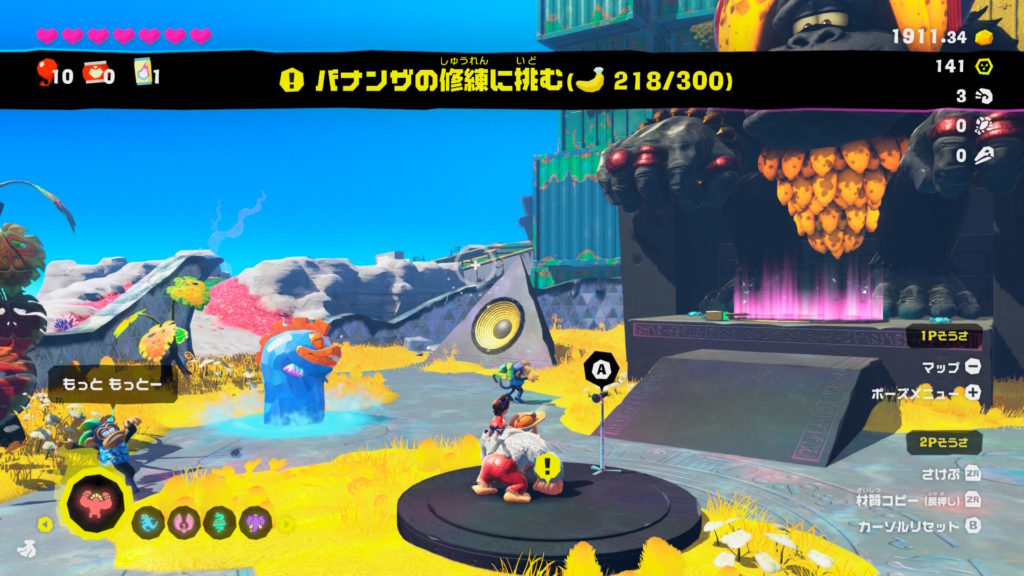
Task: Switch to the pink Ostrich Bananza icon
Action: pyautogui.click(x=184, y=522)
